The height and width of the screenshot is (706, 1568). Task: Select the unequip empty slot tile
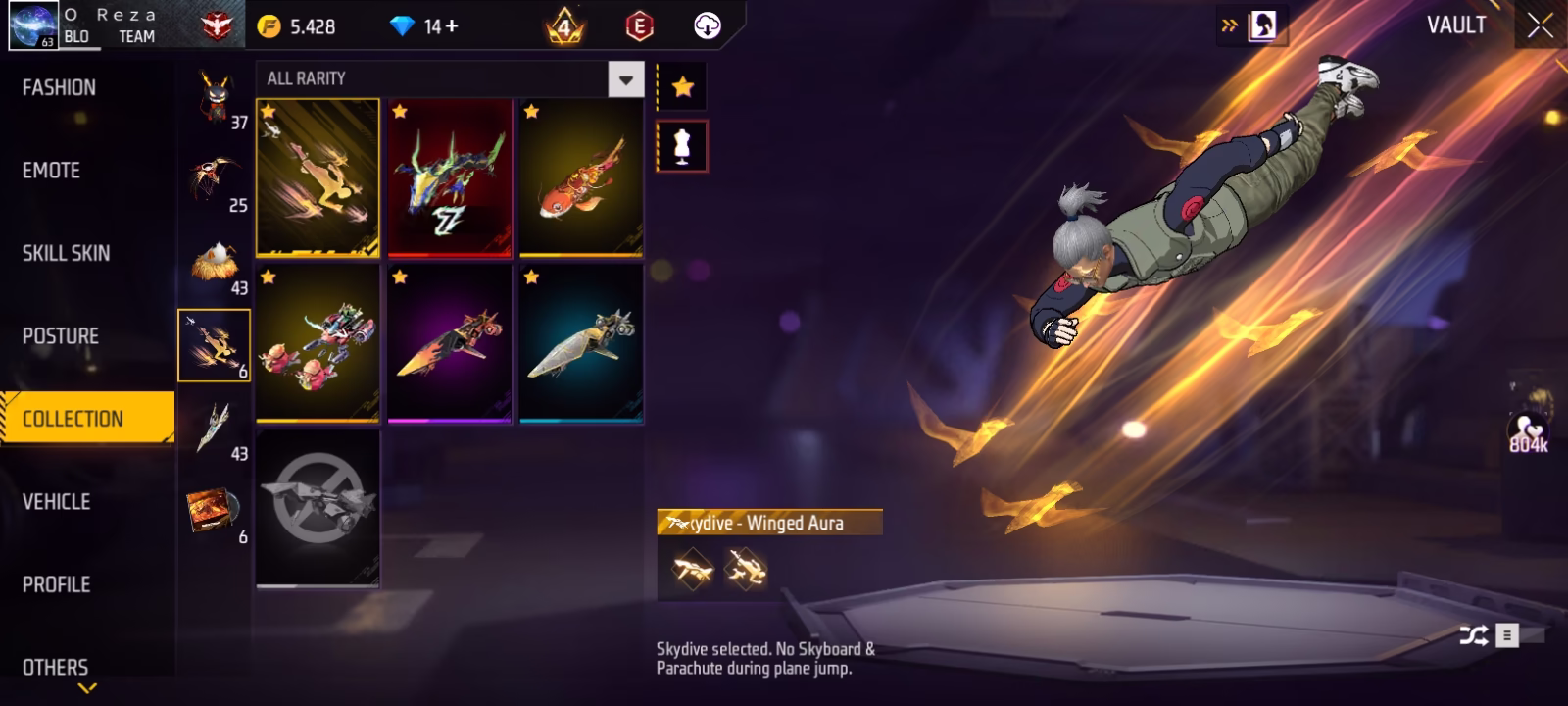coord(318,508)
